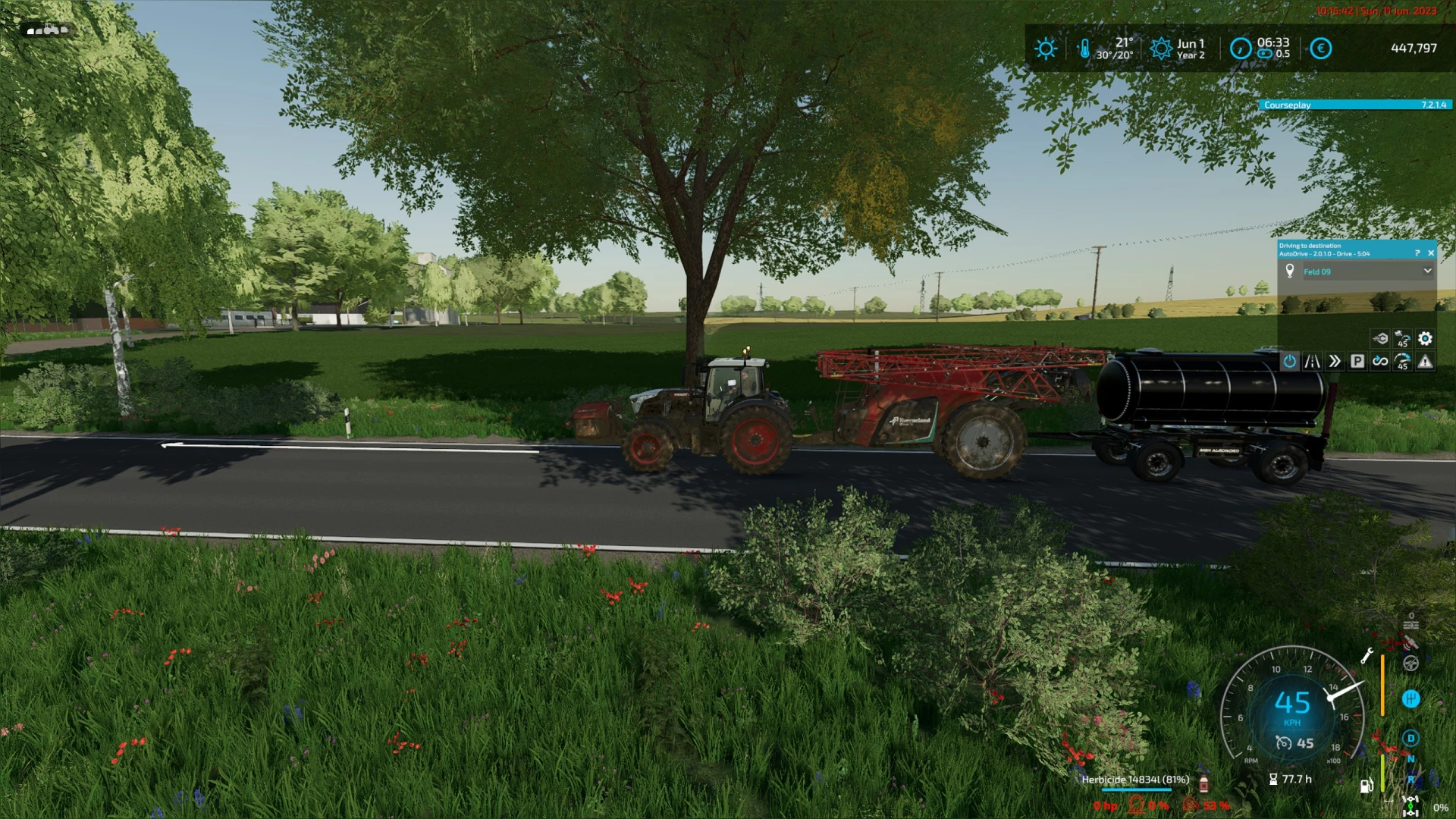
Task: Toggle the AutoDrive loop mode icon
Action: point(1380,362)
